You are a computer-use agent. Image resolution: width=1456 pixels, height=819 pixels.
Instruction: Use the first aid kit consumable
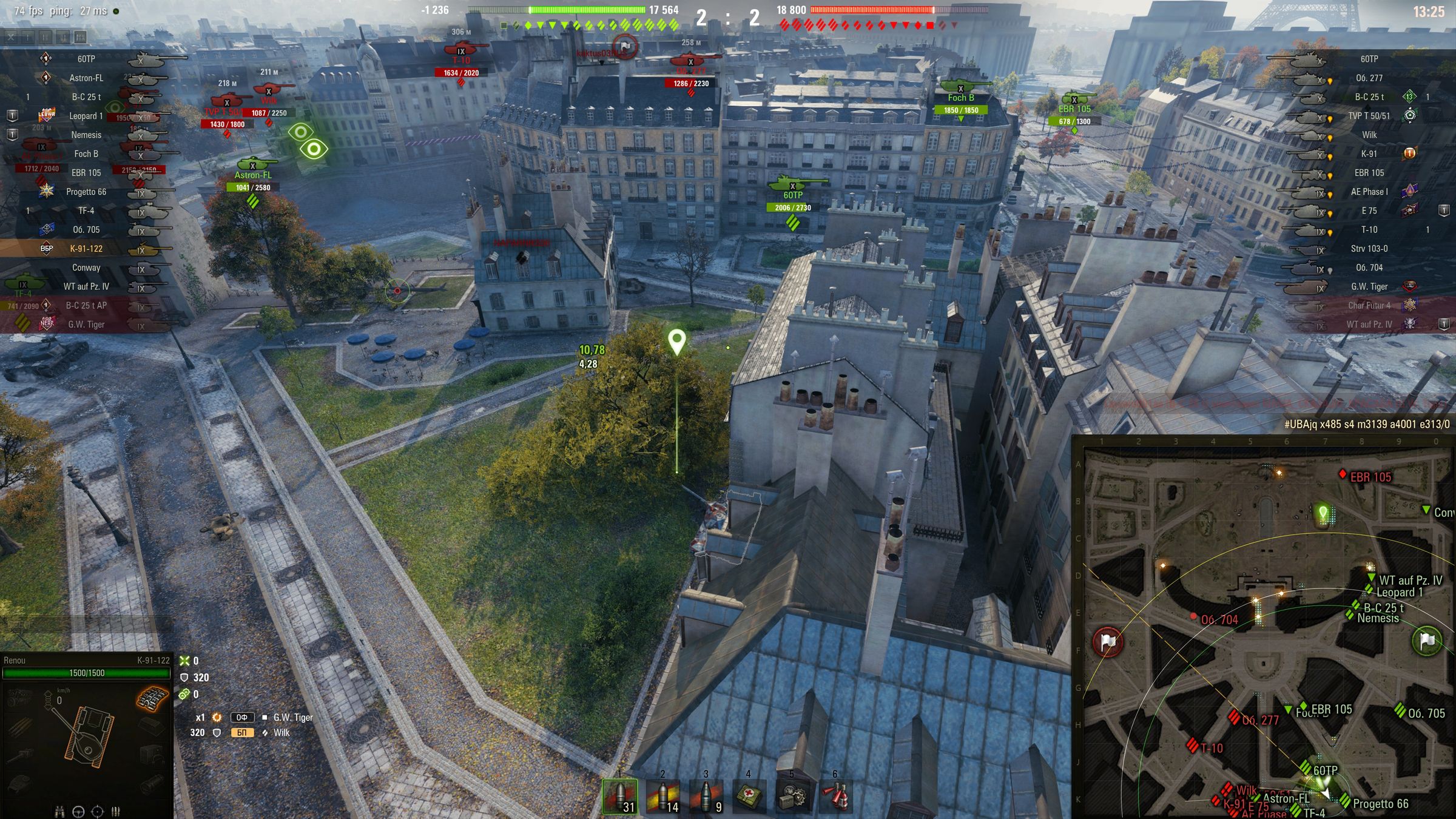749,795
